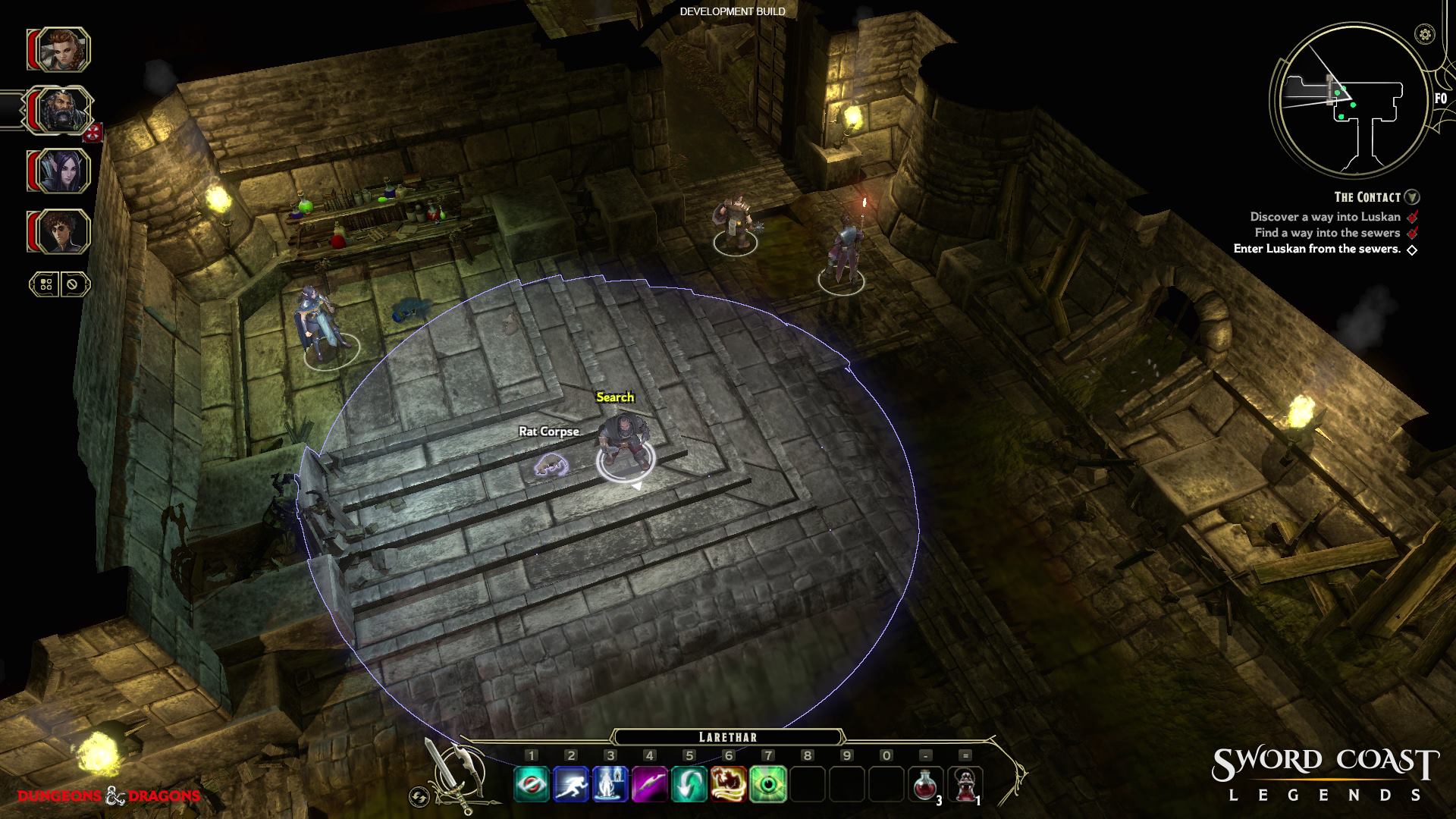Viewport: 1456px width, 819px height.
Task: Activate the blue sprinting figure ability
Action: [571, 784]
